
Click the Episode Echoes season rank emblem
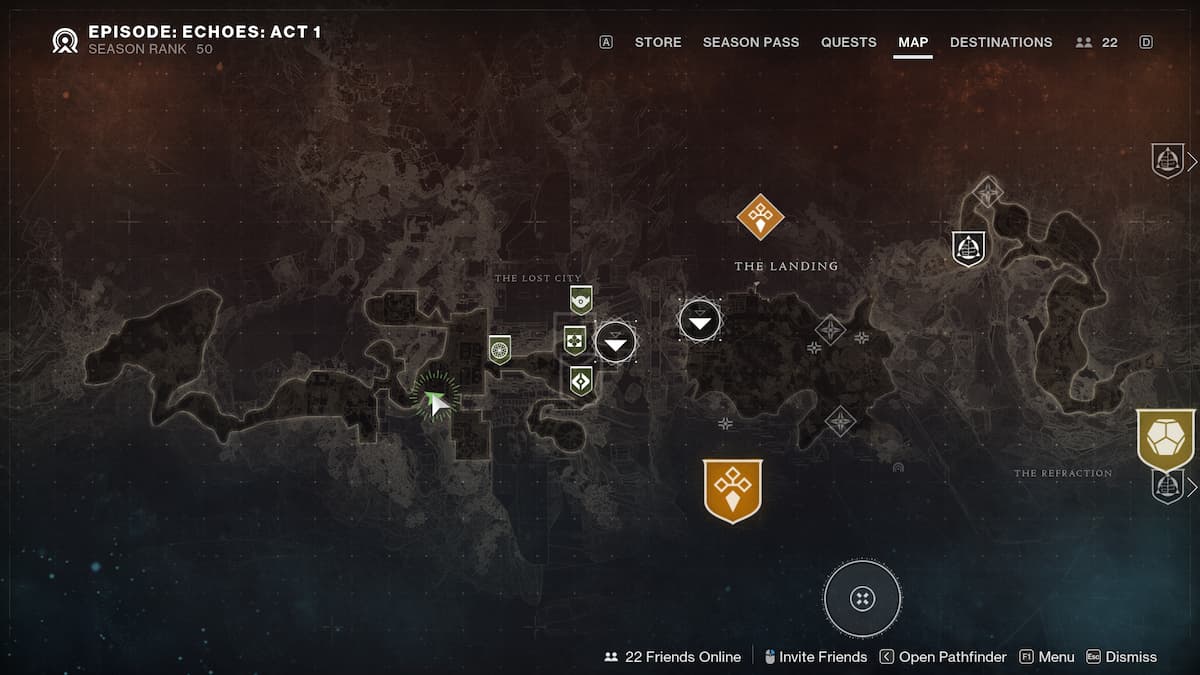pos(66,41)
